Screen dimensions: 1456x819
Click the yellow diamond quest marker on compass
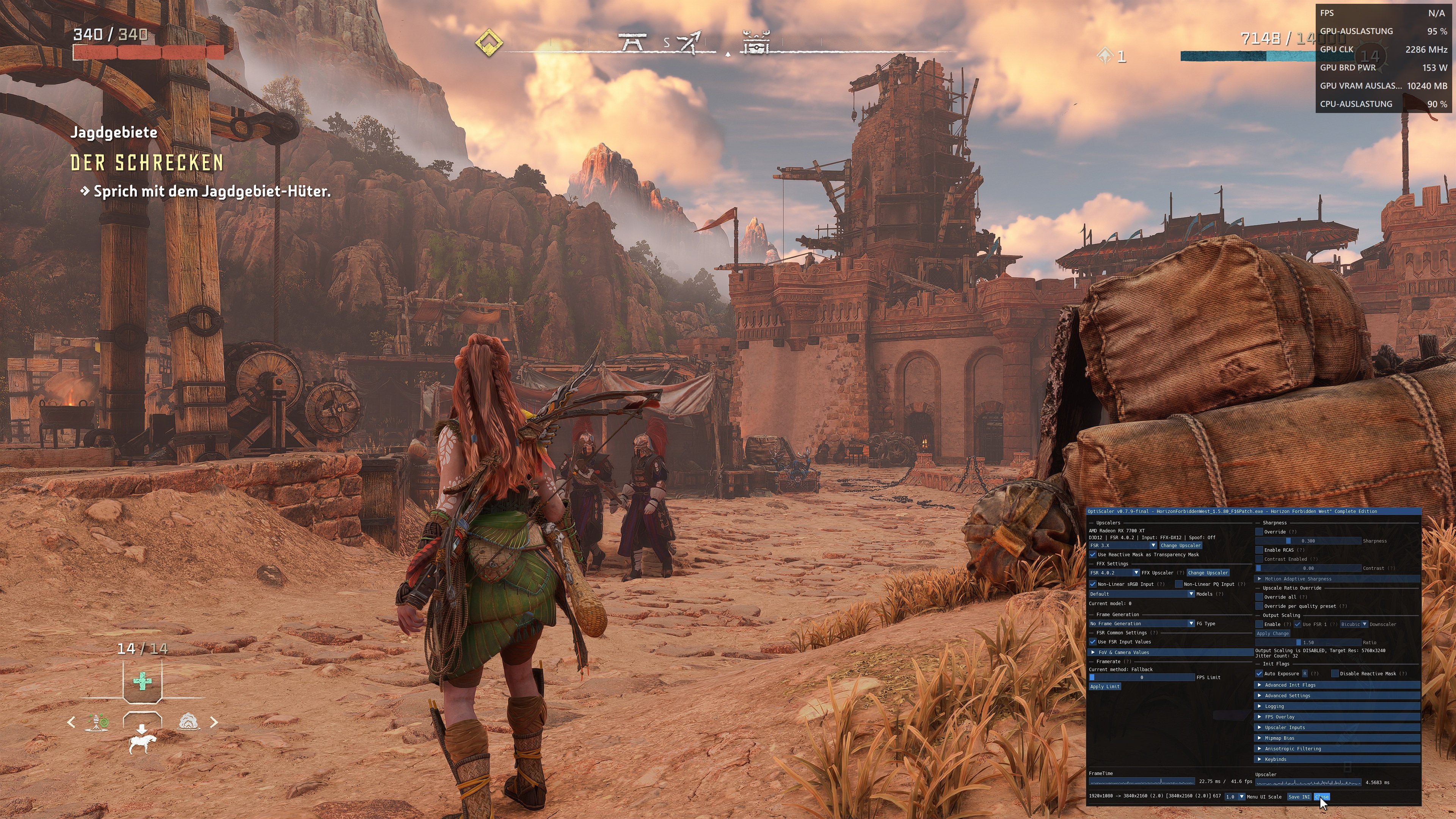(488, 43)
